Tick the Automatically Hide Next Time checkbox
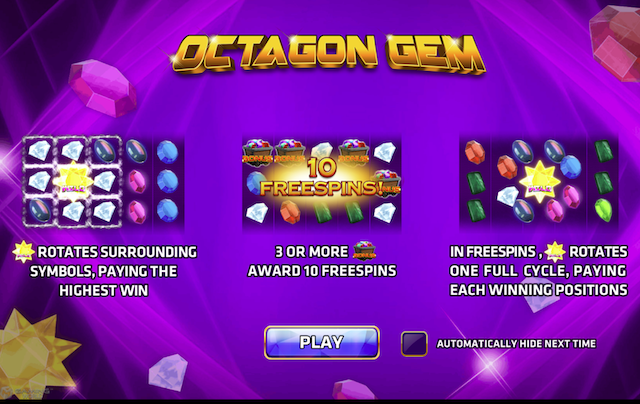The height and width of the screenshot is (404, 640). coord(413,343)
